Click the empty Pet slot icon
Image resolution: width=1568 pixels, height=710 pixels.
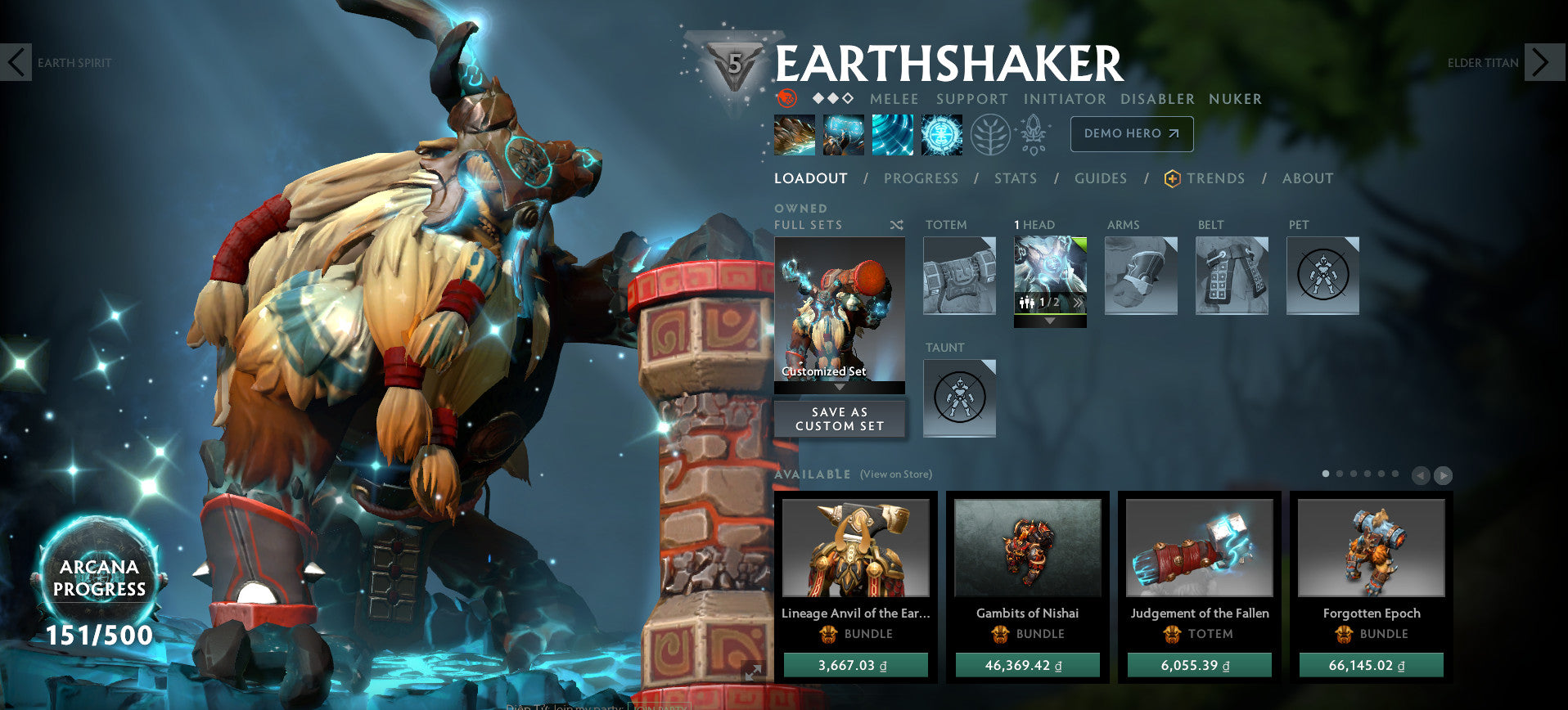[x=1321, y=276]
